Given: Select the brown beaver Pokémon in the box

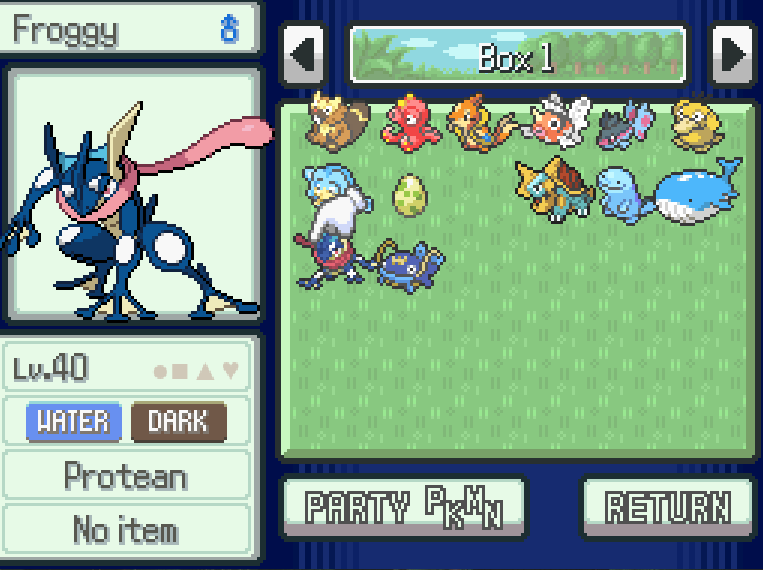Looking at the screenshot, I should [x=335, y=123].
